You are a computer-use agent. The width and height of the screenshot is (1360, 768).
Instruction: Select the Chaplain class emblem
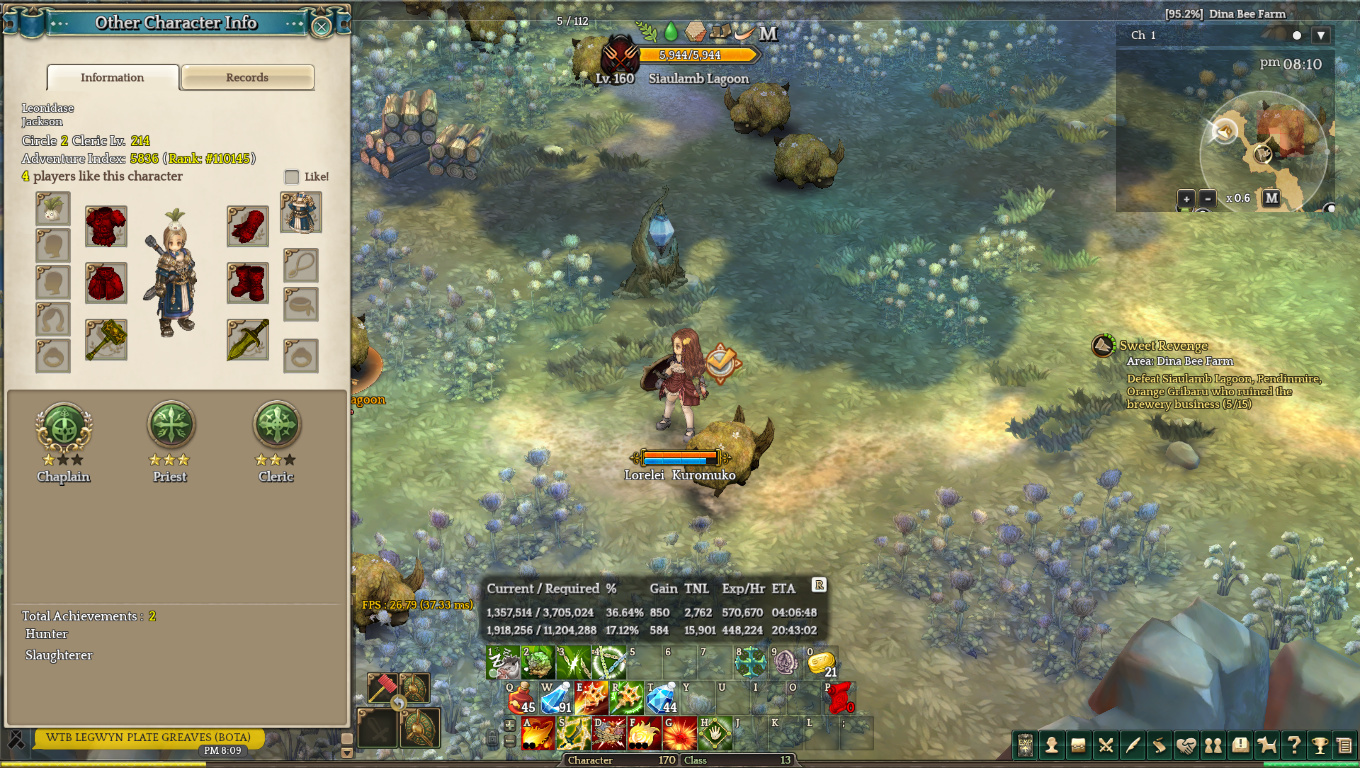coord(63,426)
